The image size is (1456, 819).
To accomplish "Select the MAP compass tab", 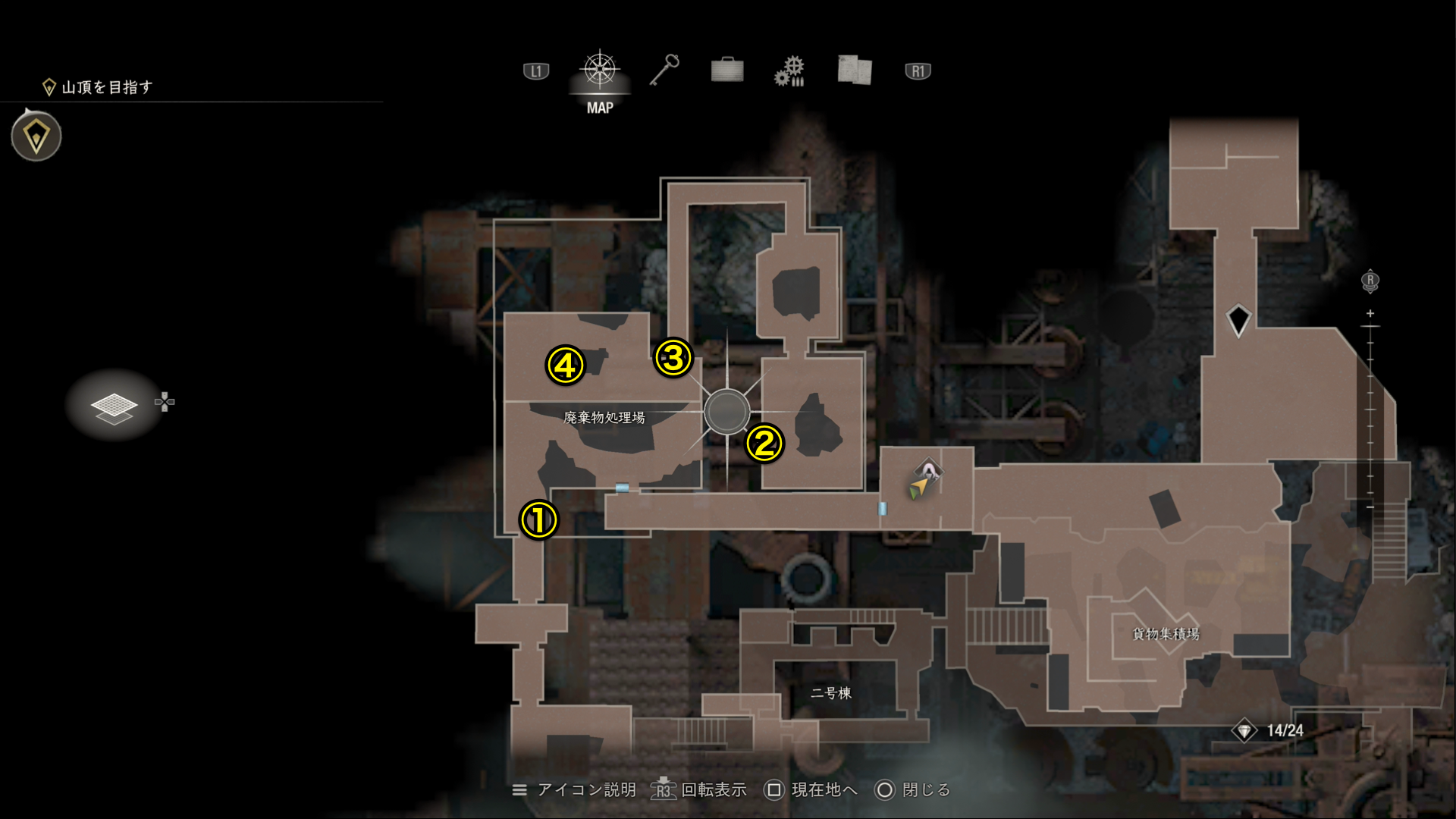I will coord(599,71).
